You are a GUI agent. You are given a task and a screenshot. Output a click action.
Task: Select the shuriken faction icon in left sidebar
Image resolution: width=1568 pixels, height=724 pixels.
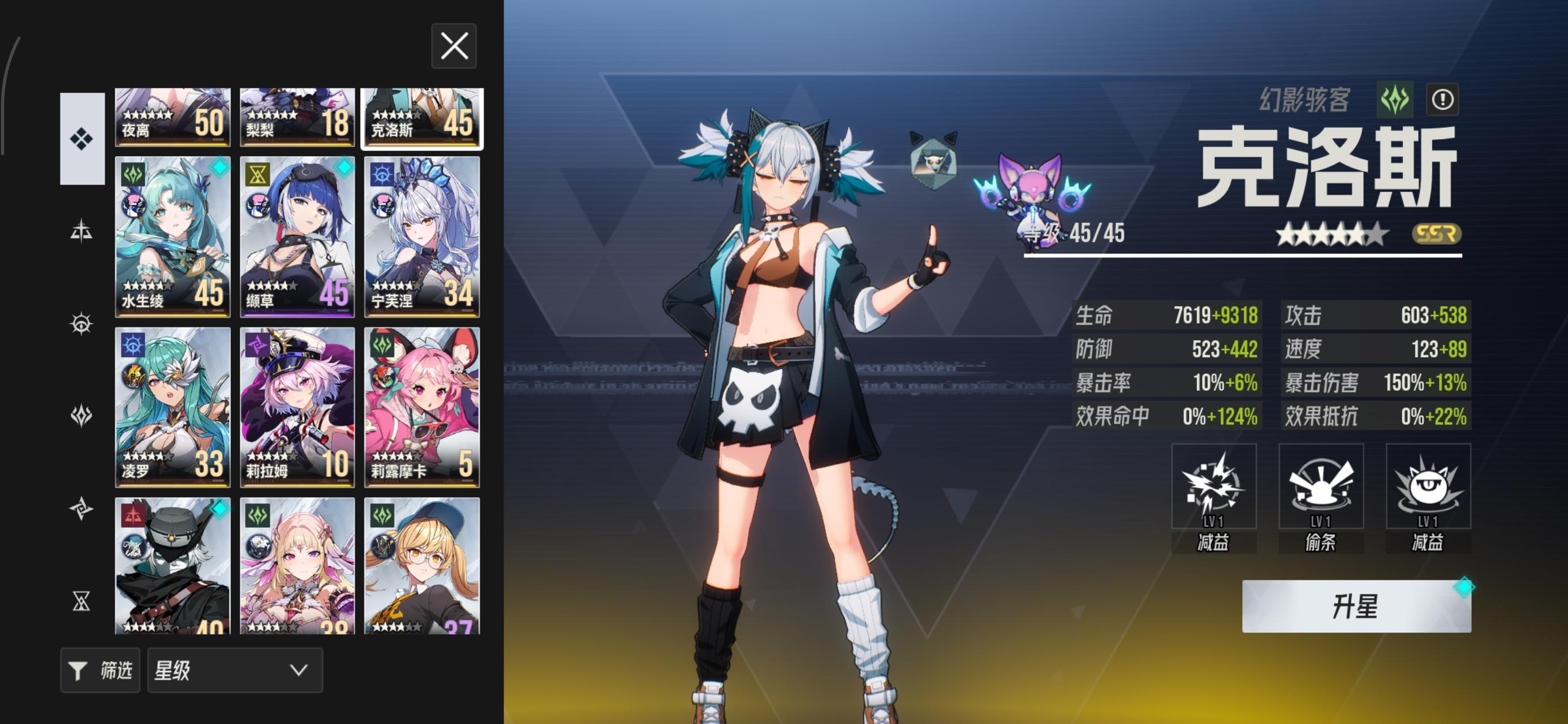(82, 507)
